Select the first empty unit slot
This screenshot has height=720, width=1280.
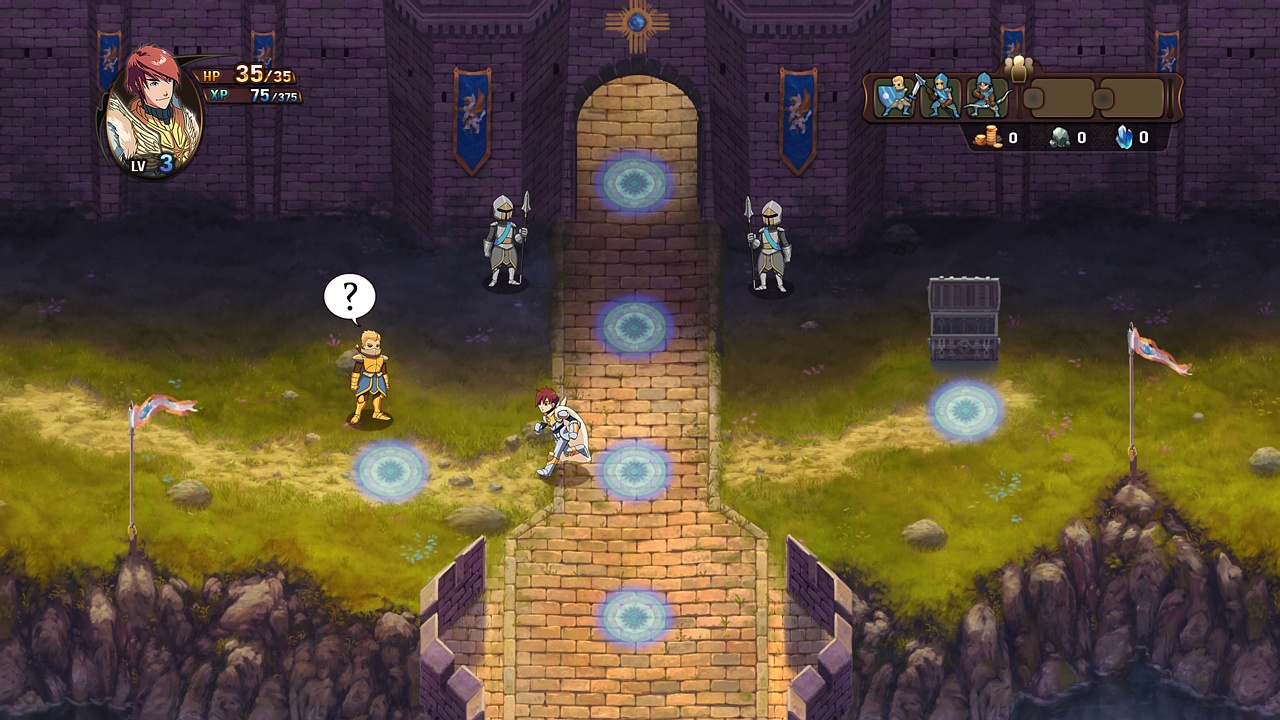point(1063,97)
